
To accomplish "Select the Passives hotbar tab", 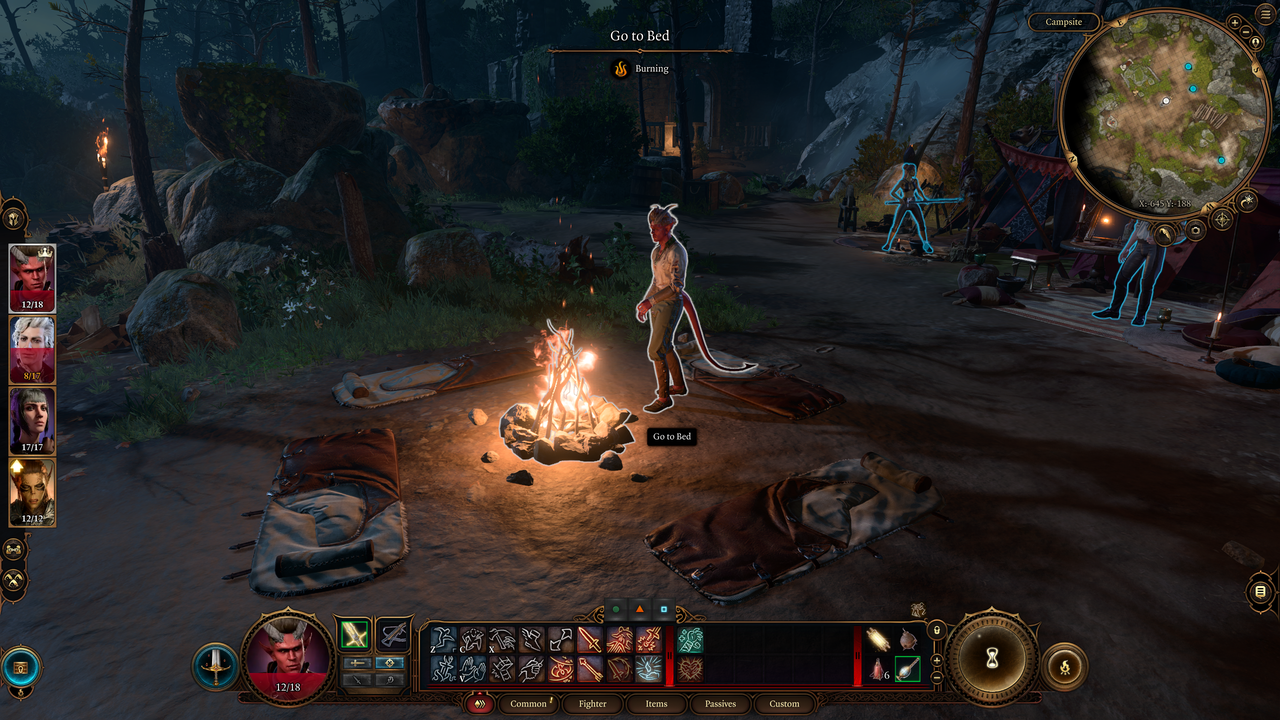I will pos(720,704).
